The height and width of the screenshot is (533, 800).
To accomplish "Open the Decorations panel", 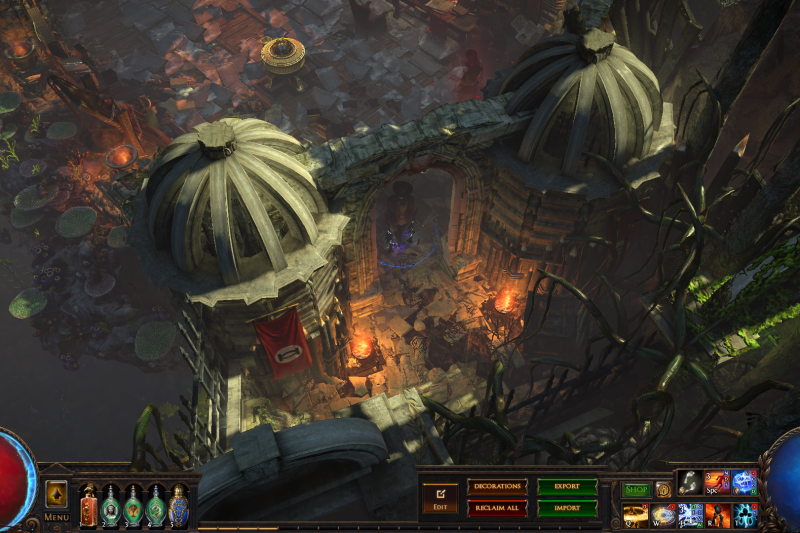I will (x=496, y=487).
